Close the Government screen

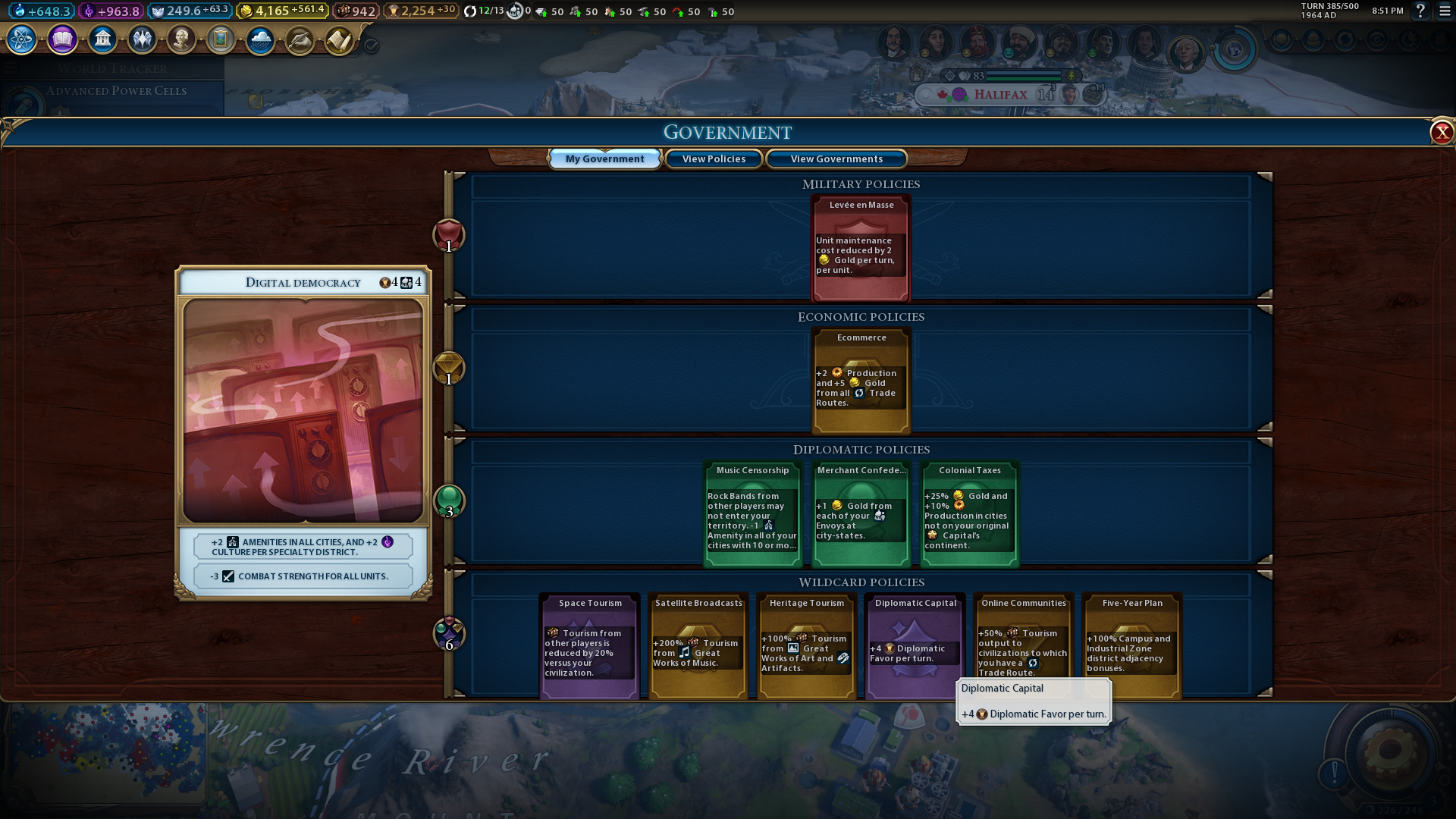(1441, 133)
